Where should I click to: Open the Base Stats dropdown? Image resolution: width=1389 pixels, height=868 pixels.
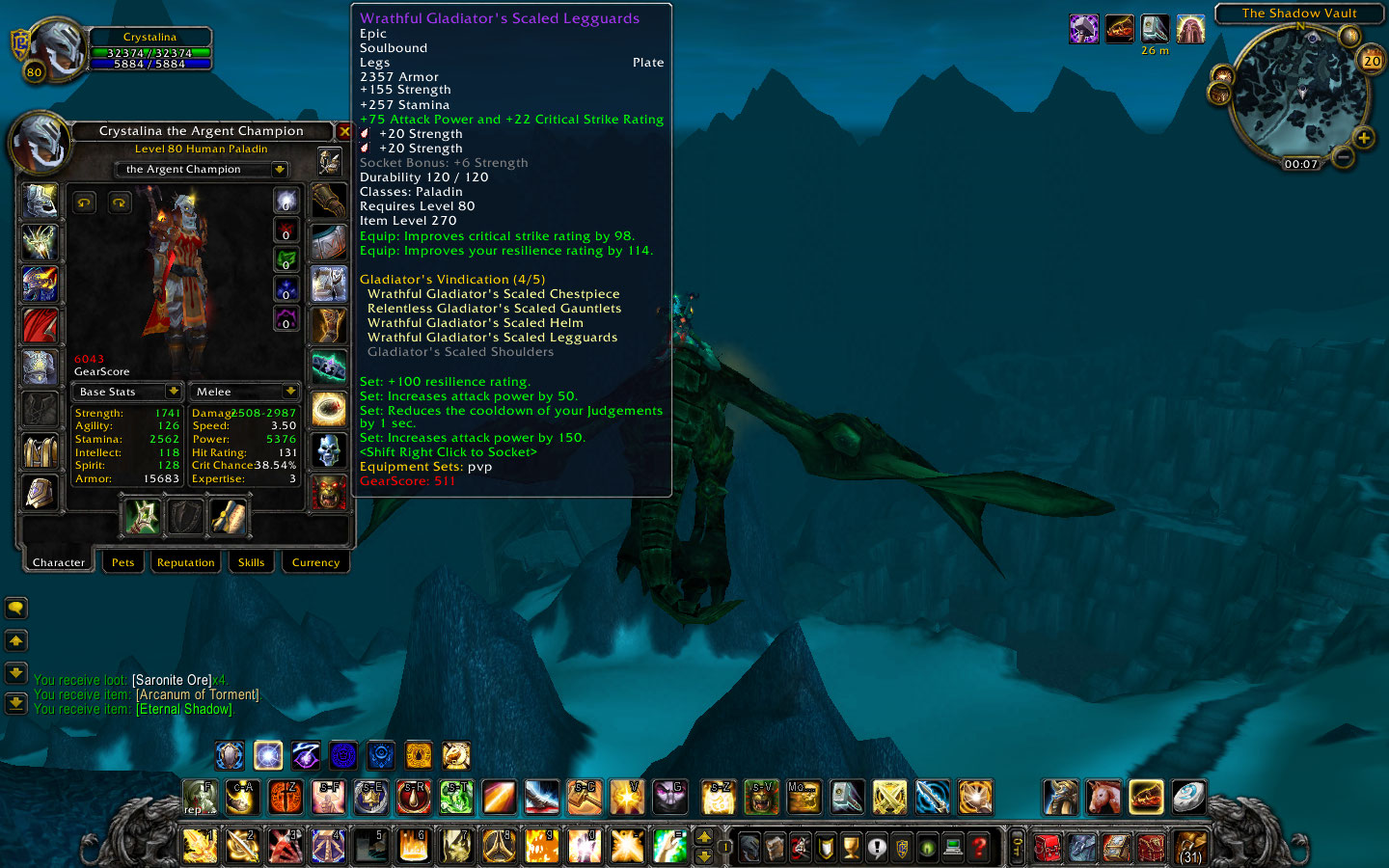click(174, 392)
